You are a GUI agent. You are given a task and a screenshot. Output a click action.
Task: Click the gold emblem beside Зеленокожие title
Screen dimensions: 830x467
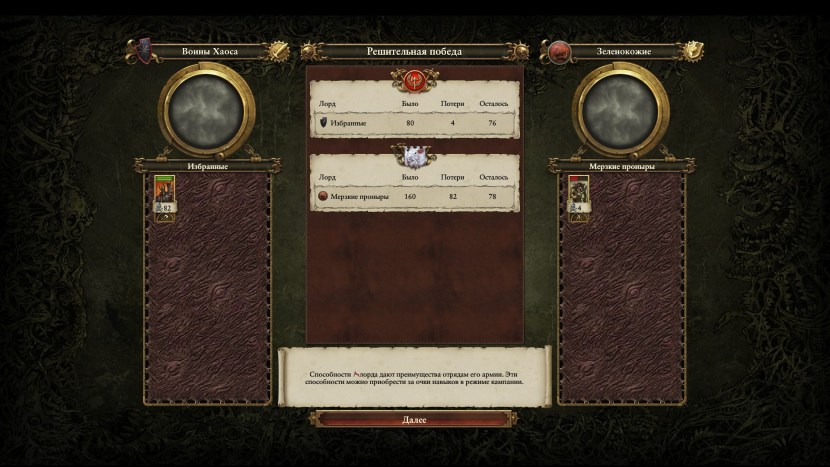click(693, 50)
